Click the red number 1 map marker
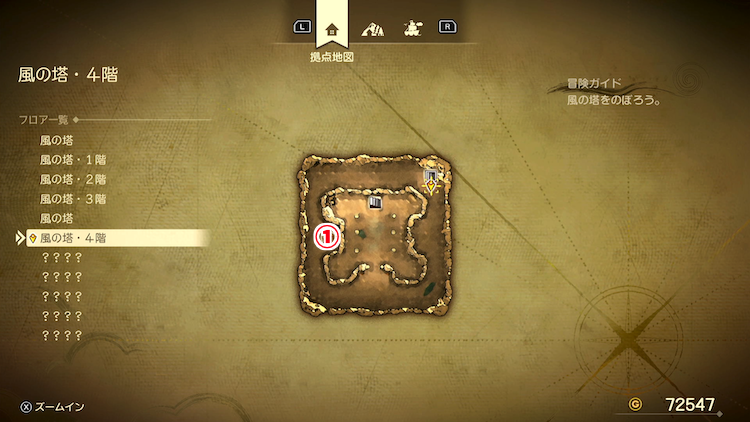750x422 pixels. pos(327,238)
